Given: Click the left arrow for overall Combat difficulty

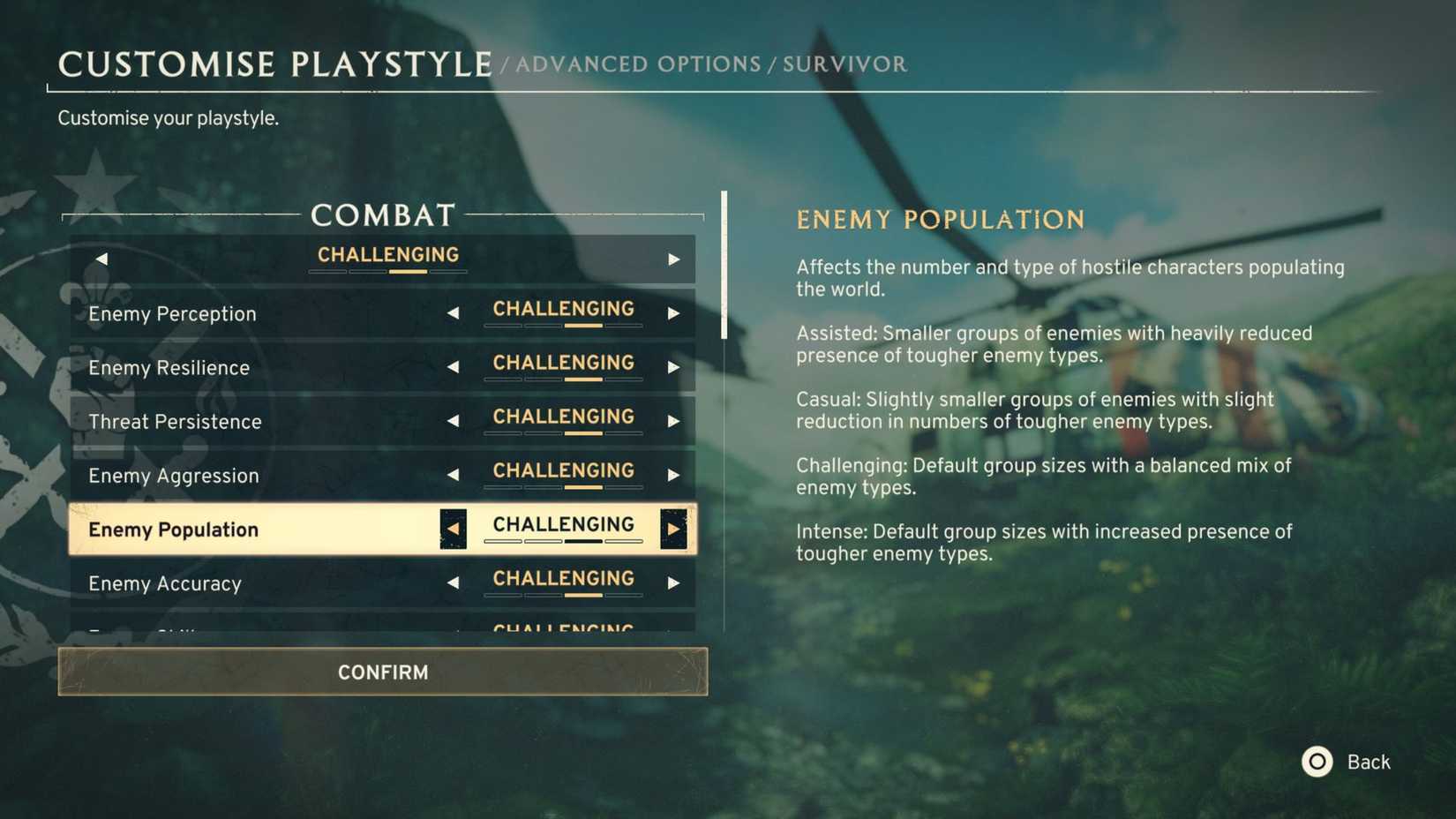Looking at the screenshot, I should click(x=102, y=259).
